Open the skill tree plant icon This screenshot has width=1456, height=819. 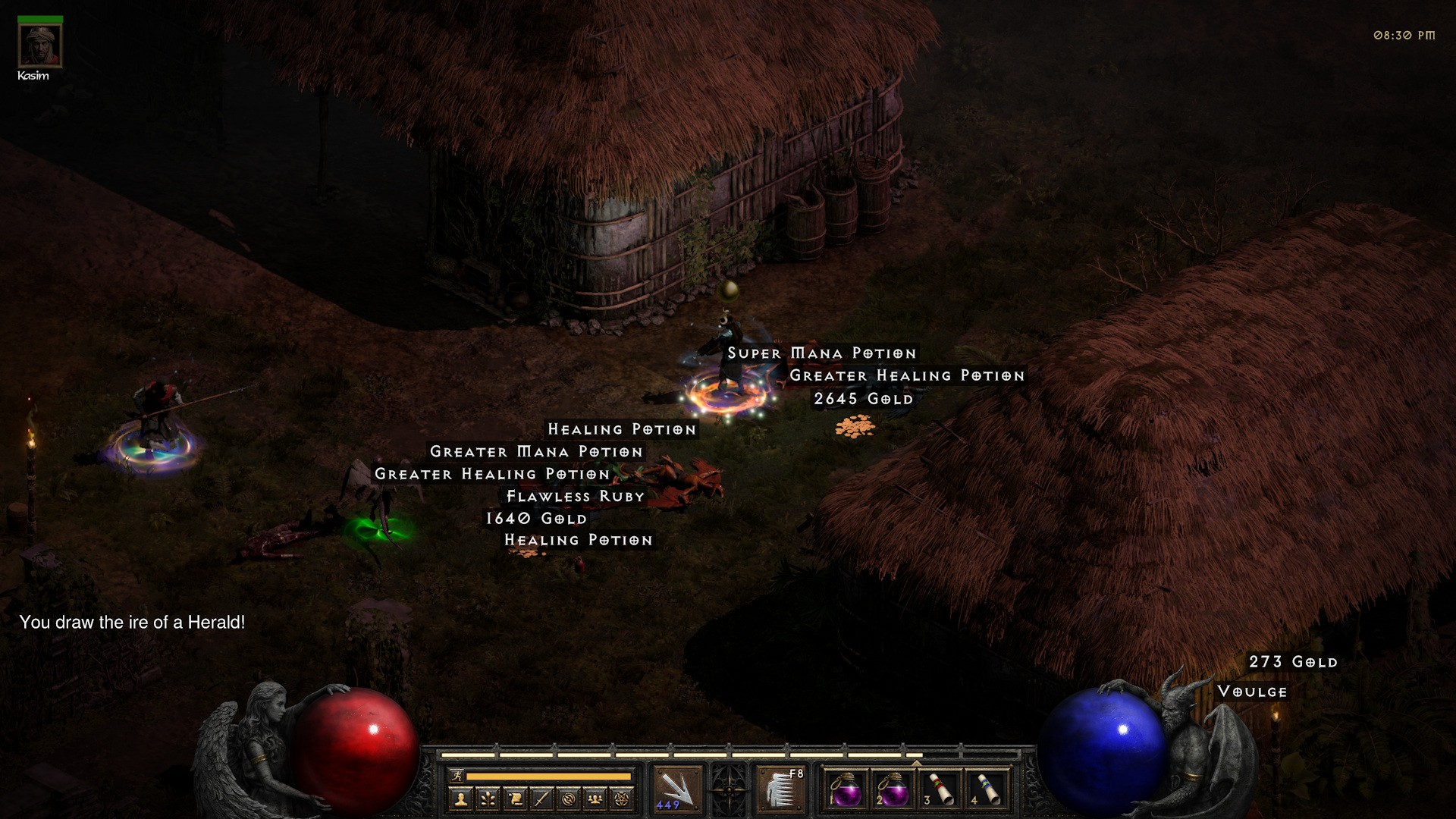(488, 799)
